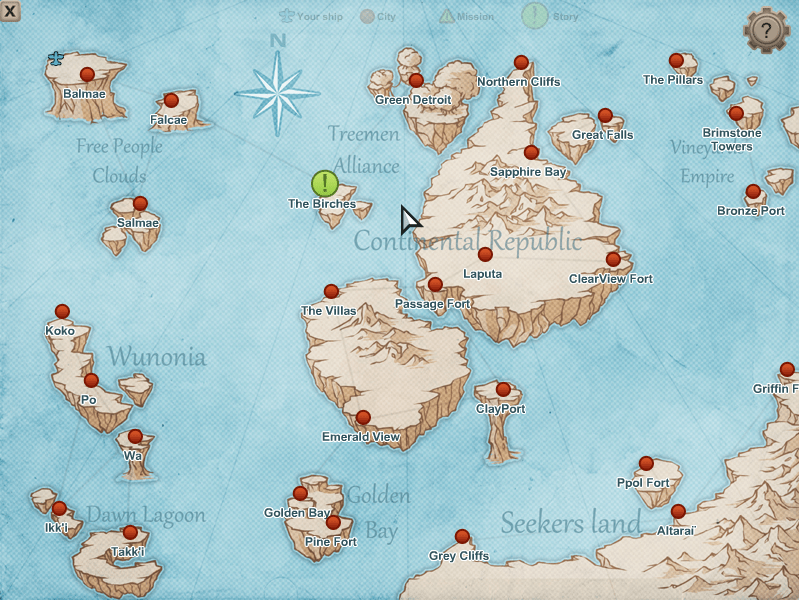Select the Ppol Fort city marker
The width and height of the screenshot is (799, 600).
(x=646, y=463)
